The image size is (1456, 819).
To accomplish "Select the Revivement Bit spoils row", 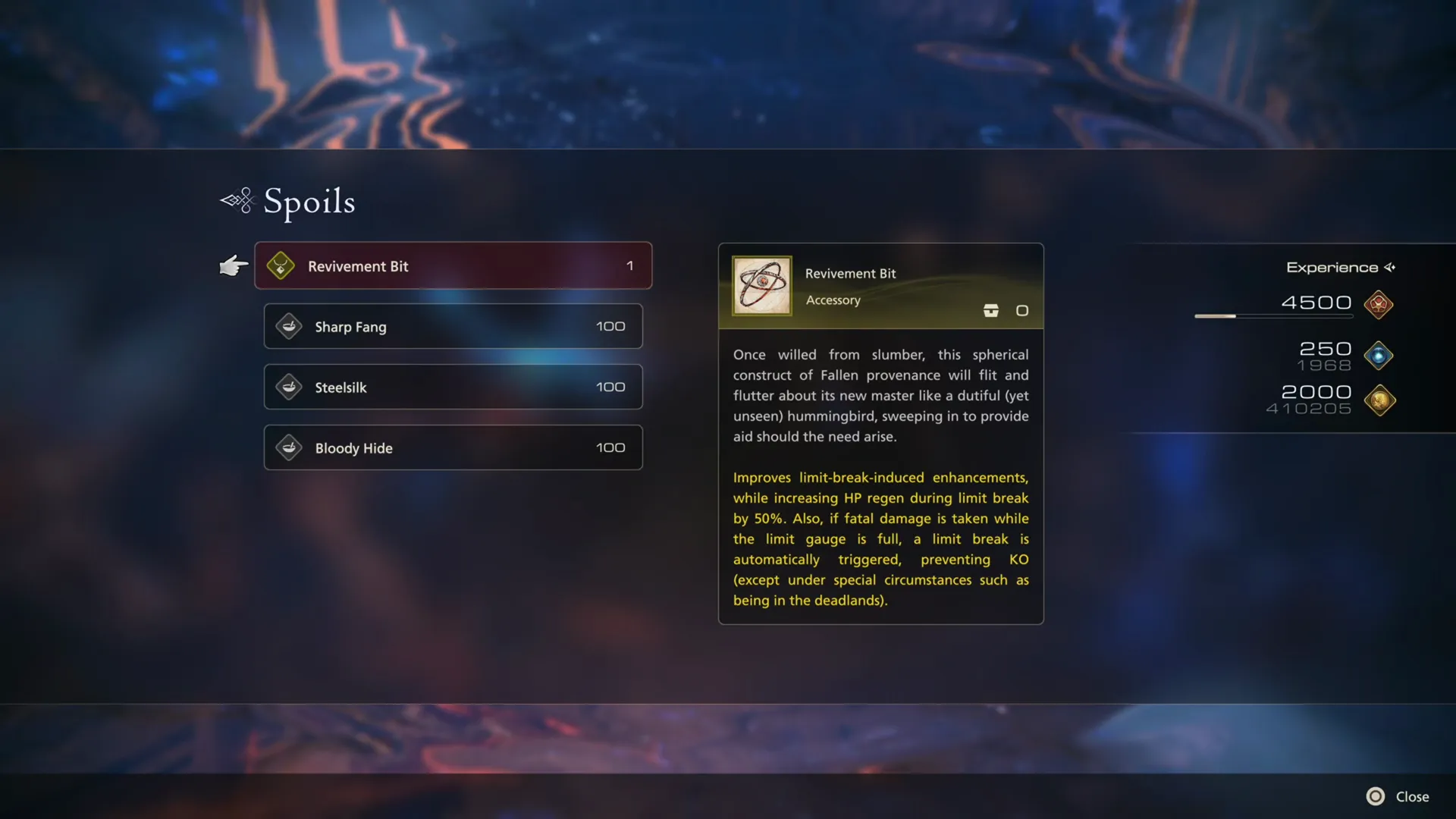I will pyautogui.click(x=453, y=265).
